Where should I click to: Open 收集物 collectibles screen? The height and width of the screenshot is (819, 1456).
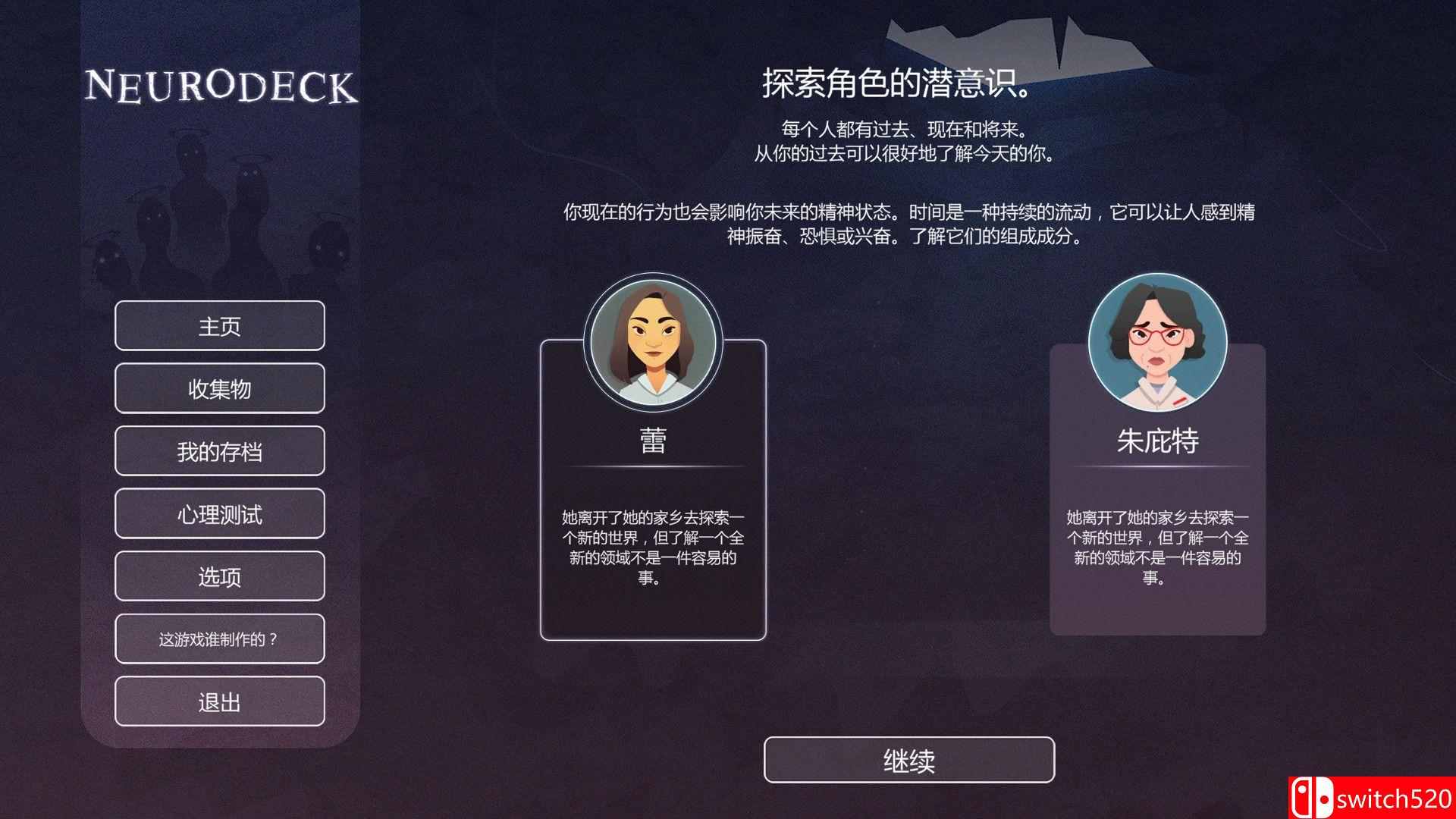[x=220, y=388]
